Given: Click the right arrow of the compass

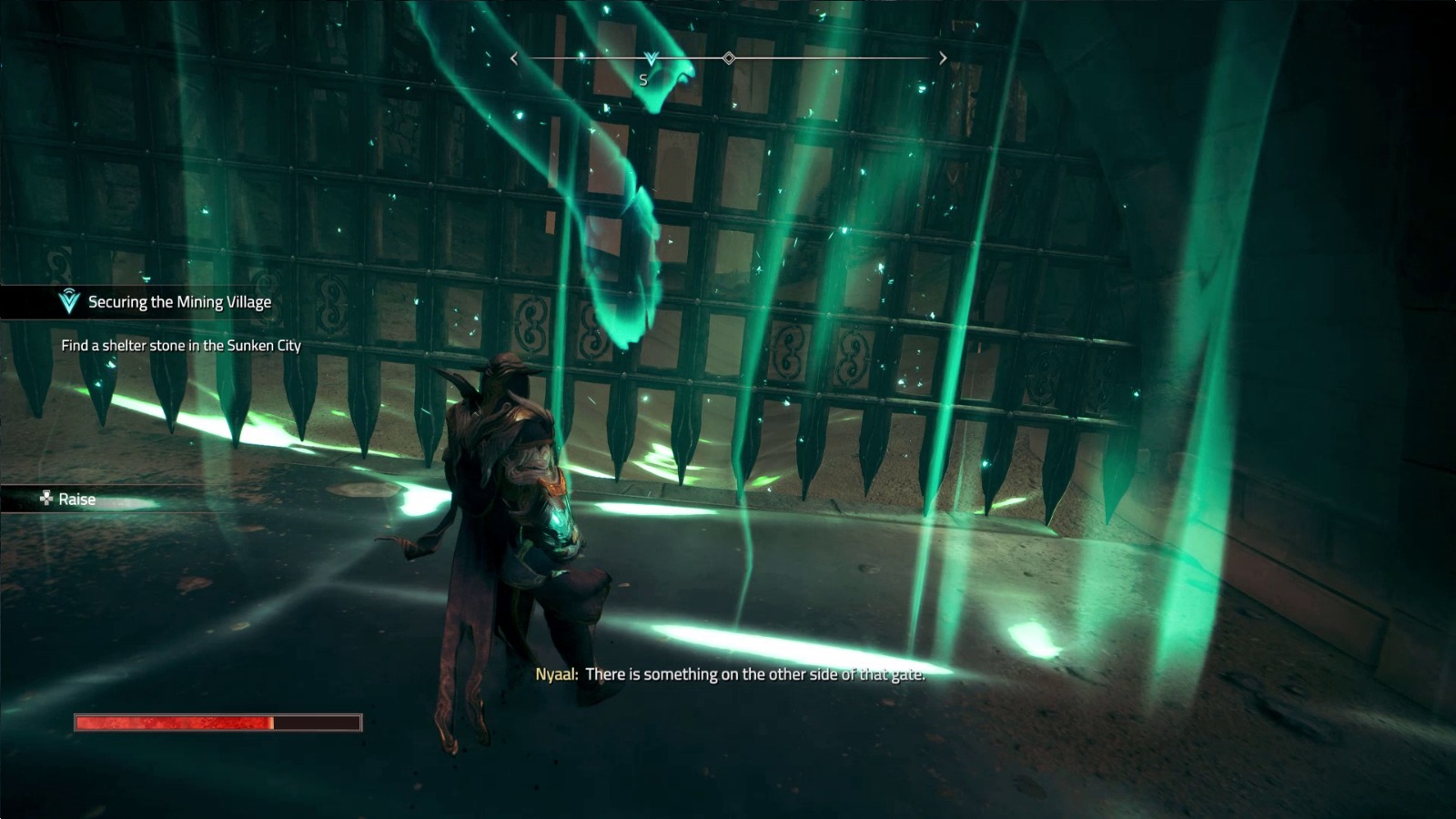Looking at the screenshot, I should coord(943,58).
